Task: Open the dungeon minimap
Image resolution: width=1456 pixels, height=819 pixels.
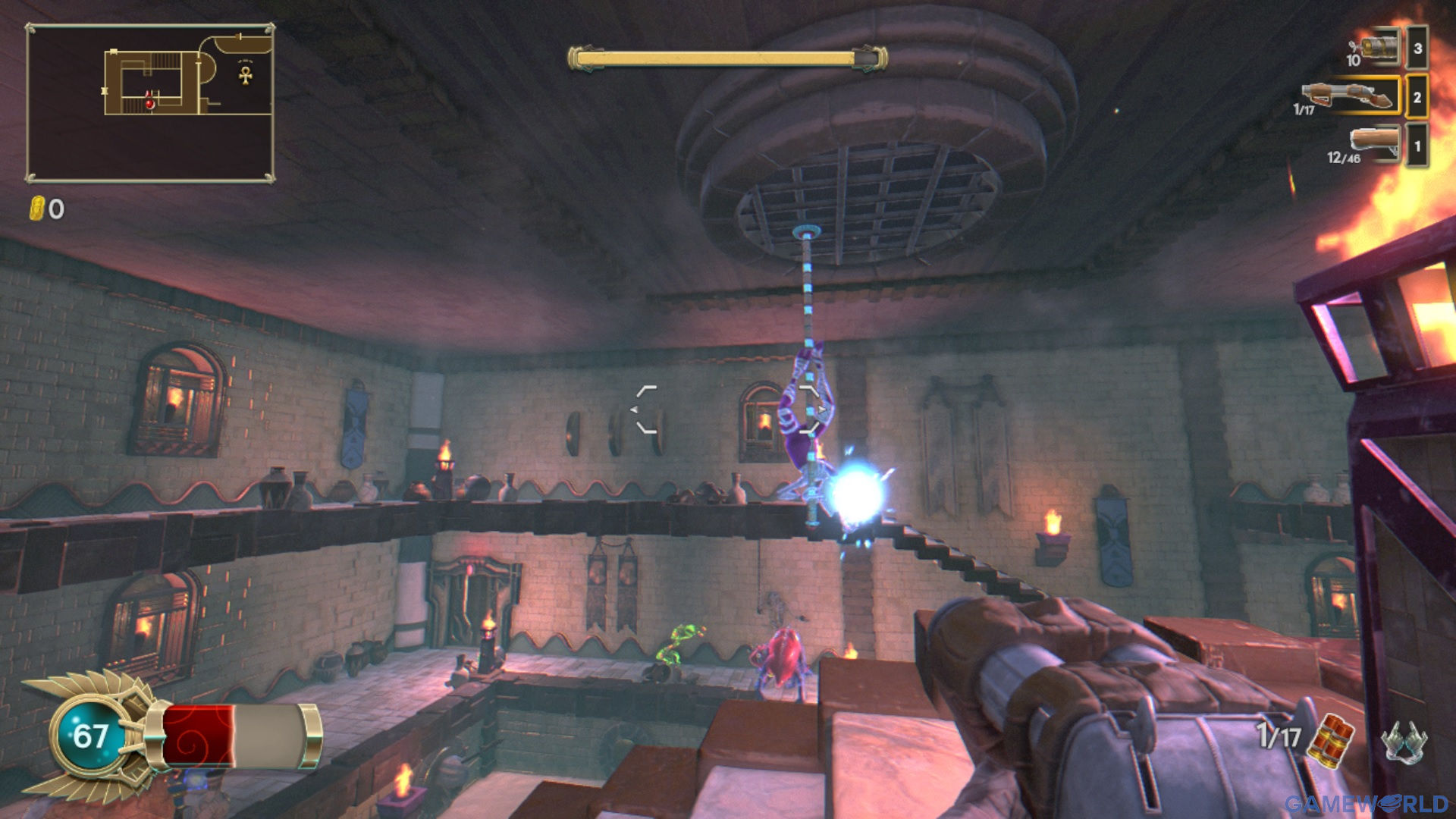Action: point(150,103)
